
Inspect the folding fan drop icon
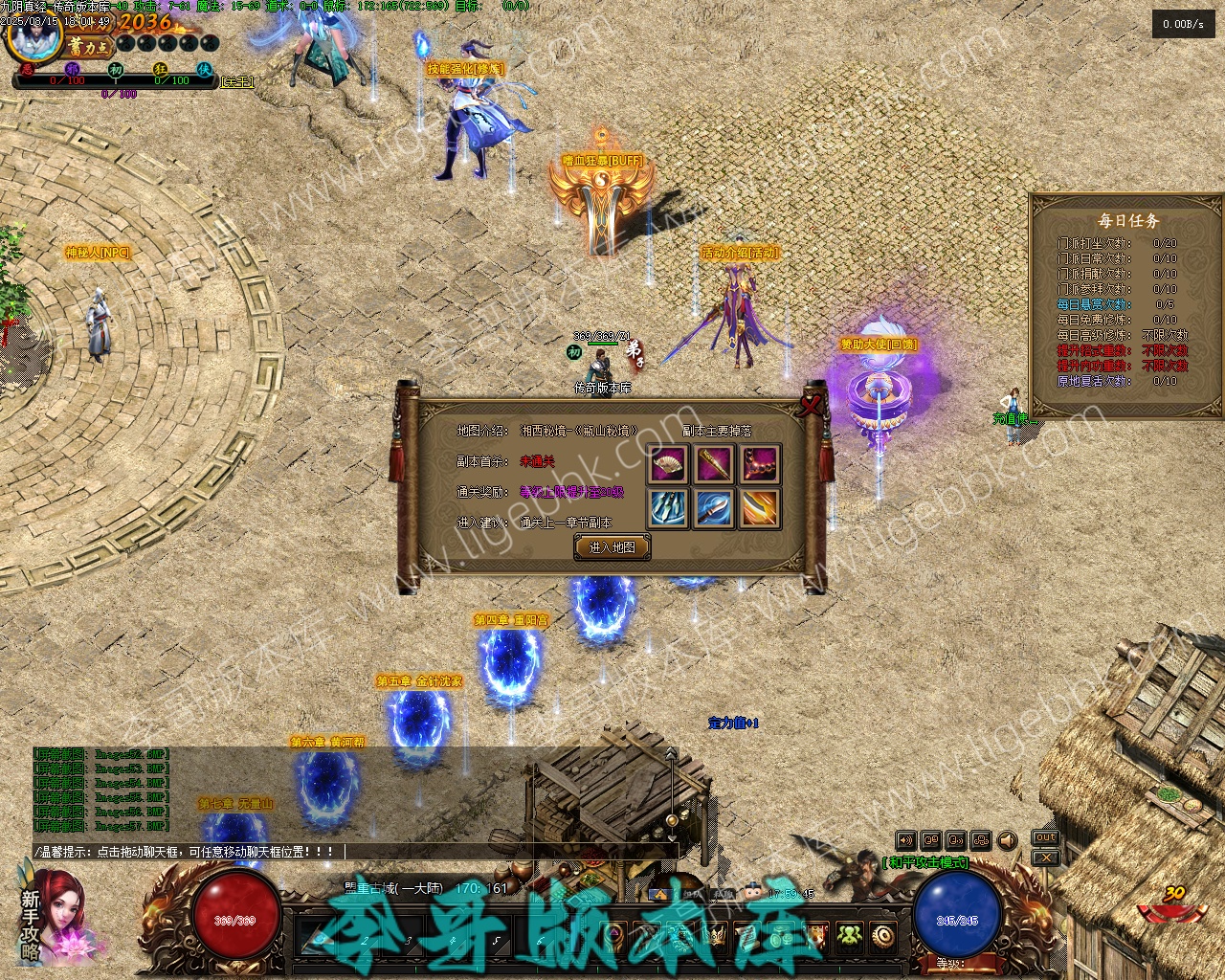coord(667,464)
